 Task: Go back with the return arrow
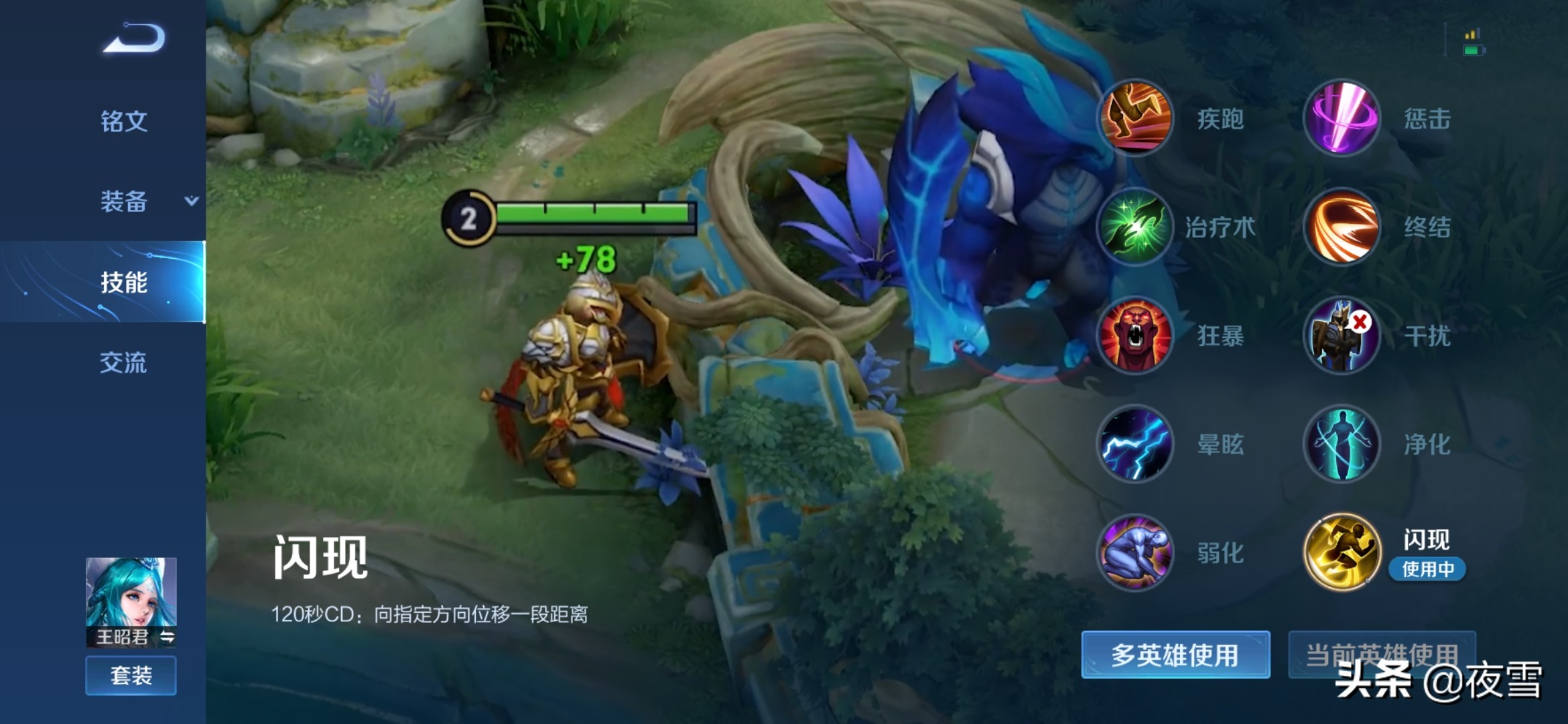(x=134, y=38)
